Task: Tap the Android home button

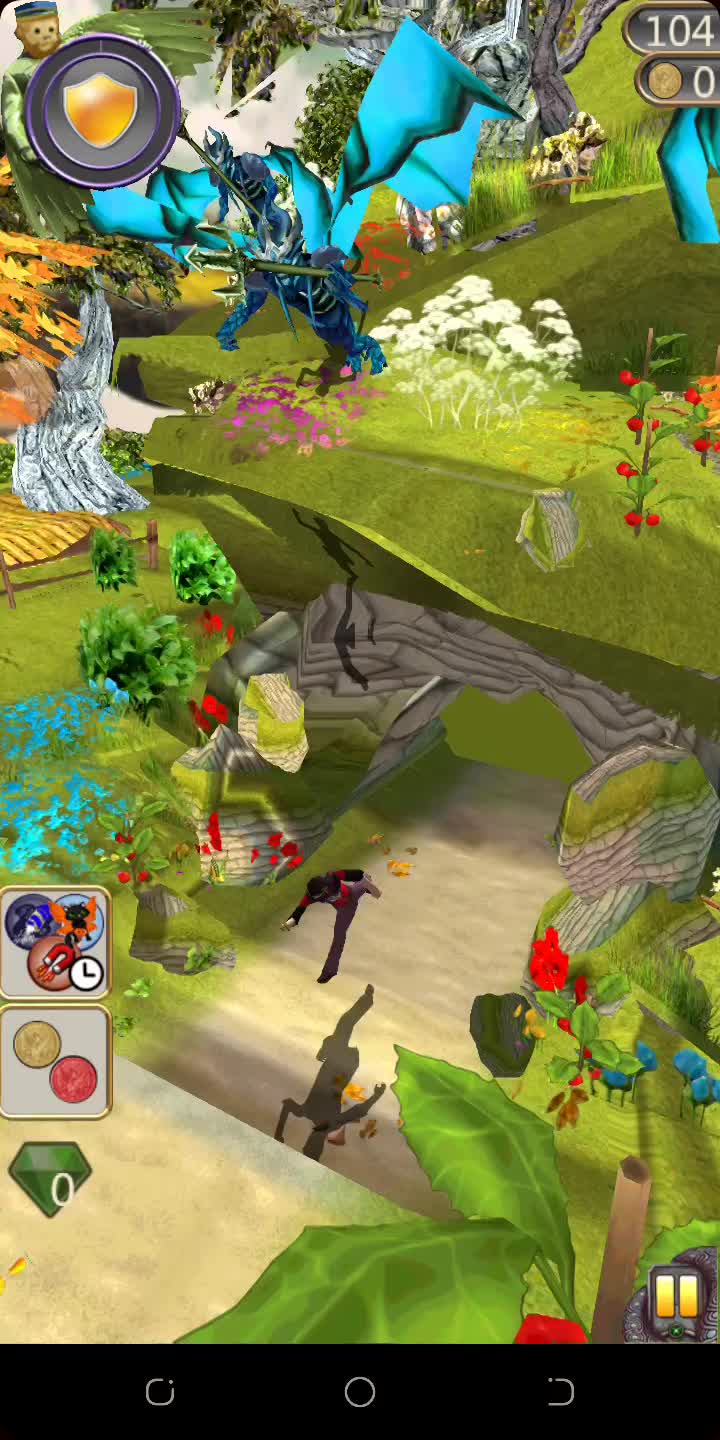Action: click(x=360, y=1391)
